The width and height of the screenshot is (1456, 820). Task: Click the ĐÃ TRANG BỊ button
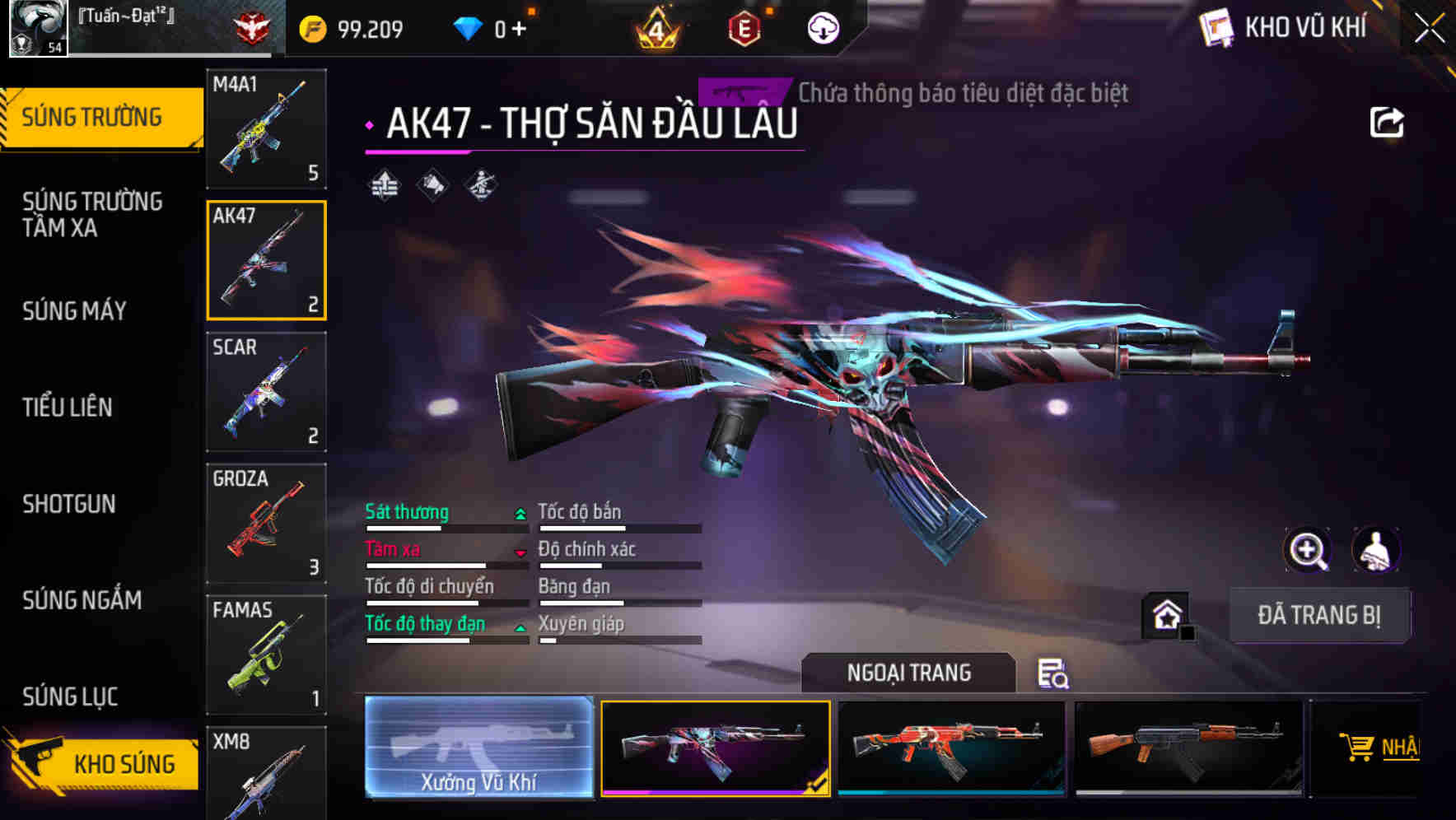point(1319,614)
